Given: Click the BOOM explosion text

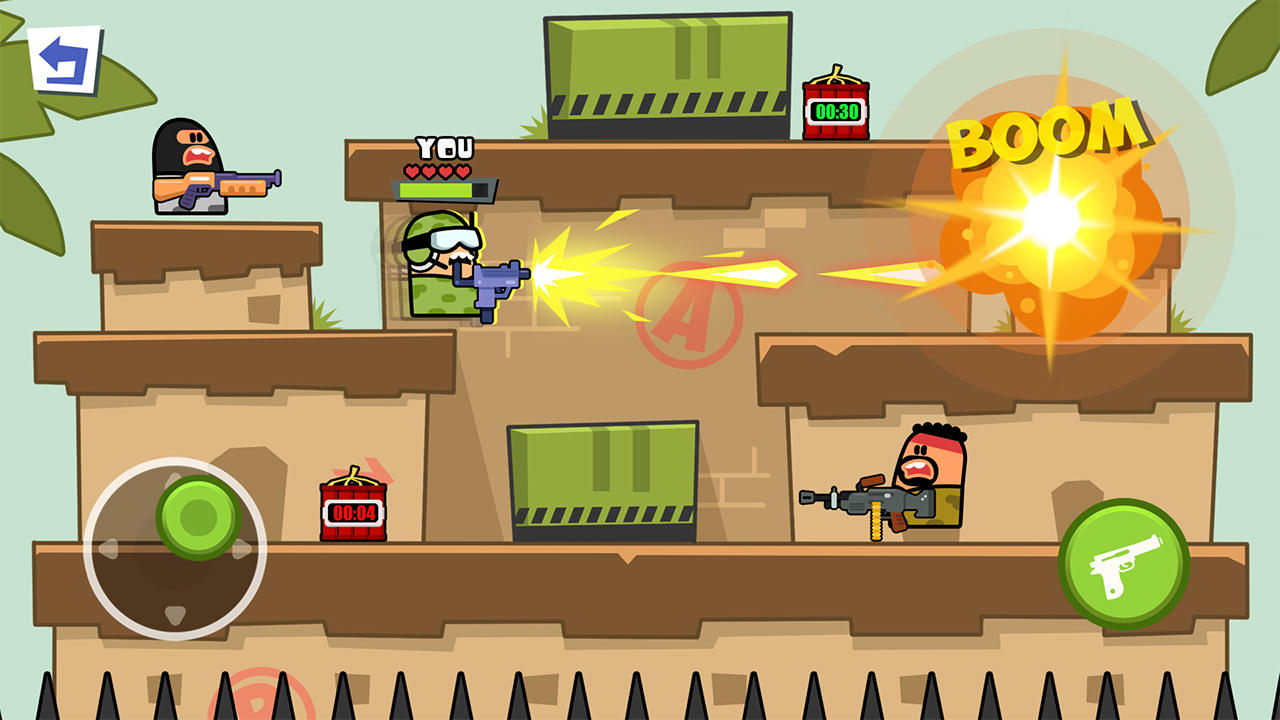Looking at the screenshot, I should [x=1048, y=133].
